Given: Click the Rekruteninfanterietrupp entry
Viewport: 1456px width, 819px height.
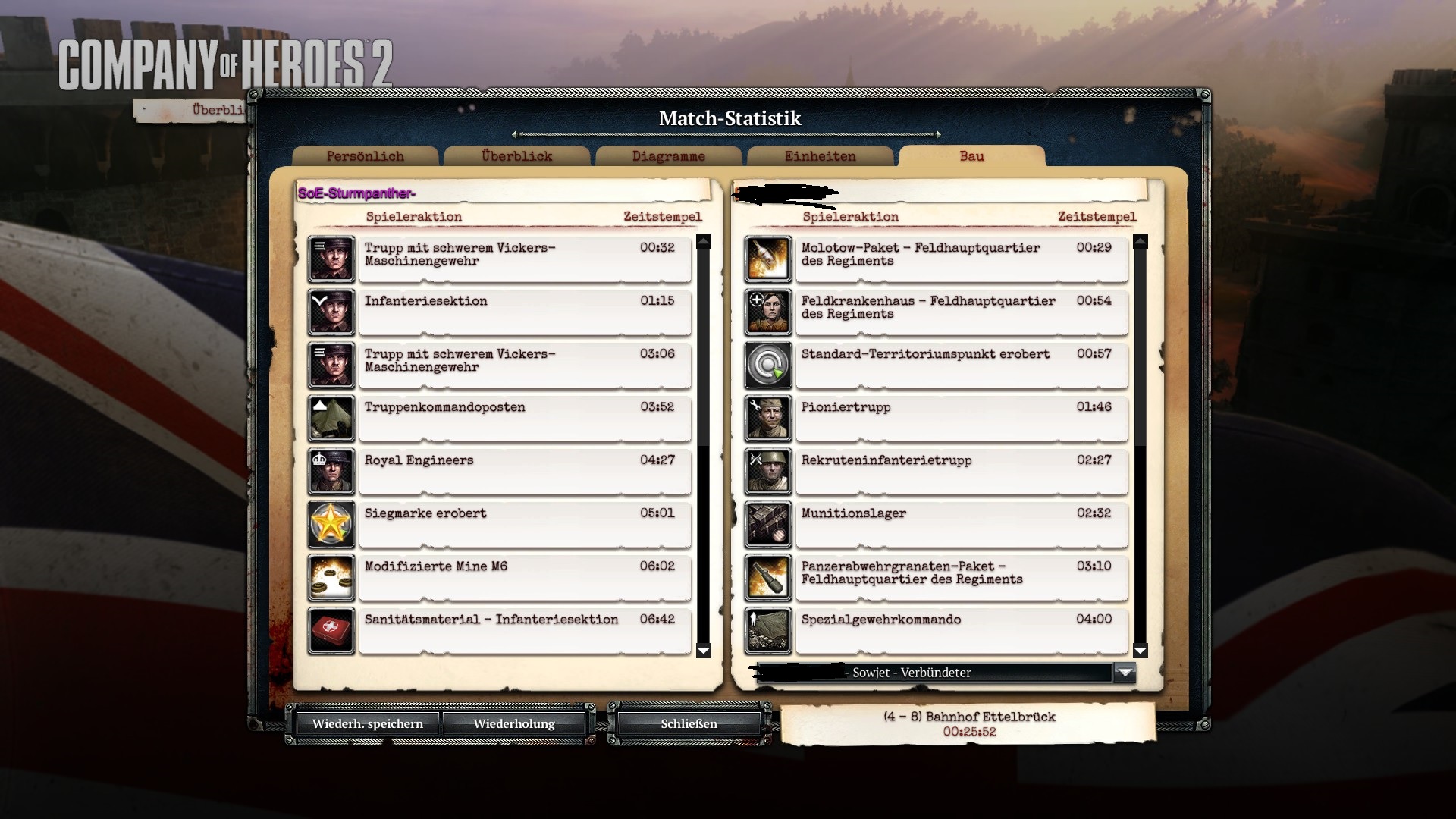Looking at the screenshot, I should 960,471.
